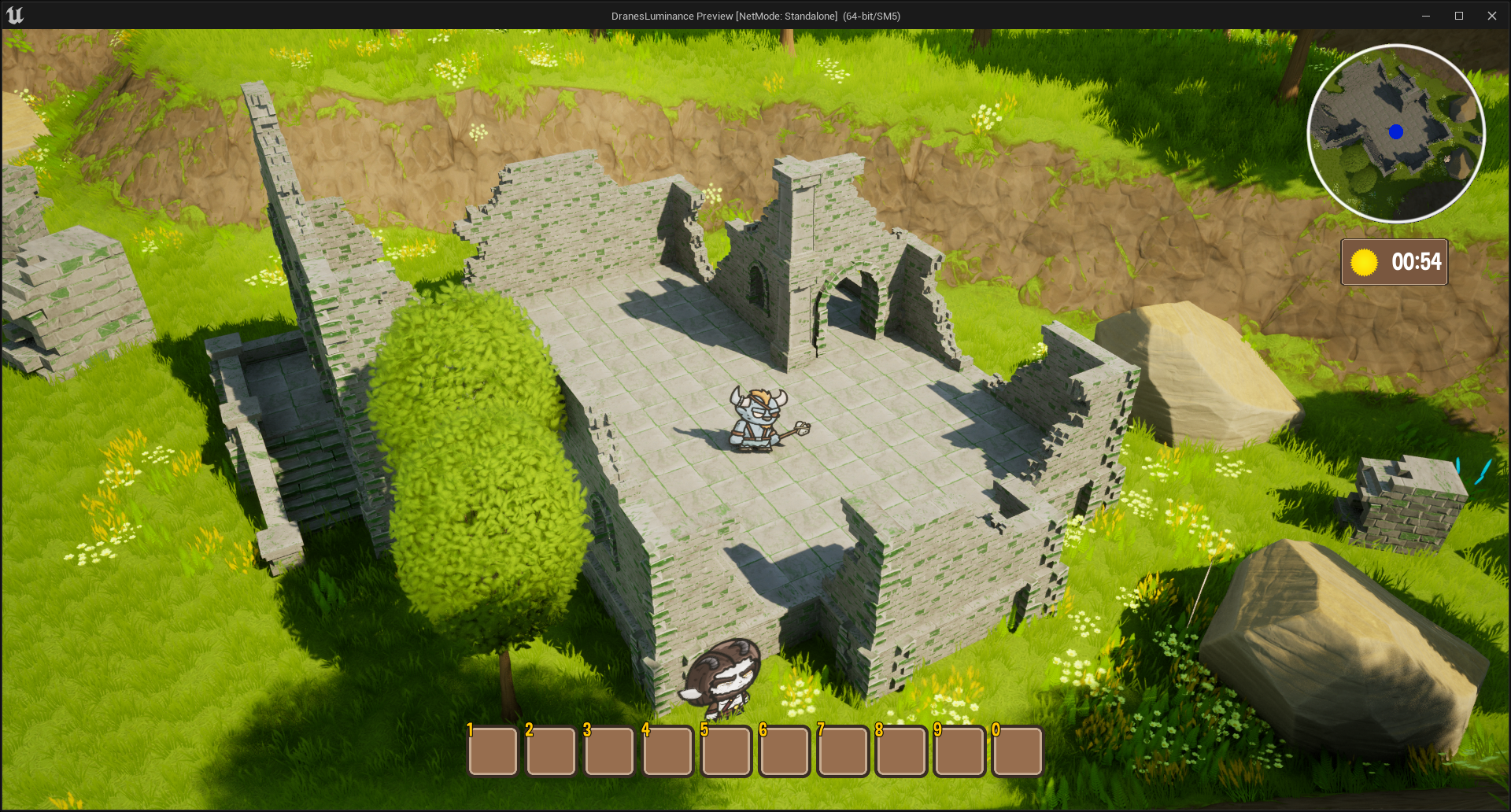Select hotbar slot number 3
Viewport: 1511px width, 812px height.
[x=609, y=751]
